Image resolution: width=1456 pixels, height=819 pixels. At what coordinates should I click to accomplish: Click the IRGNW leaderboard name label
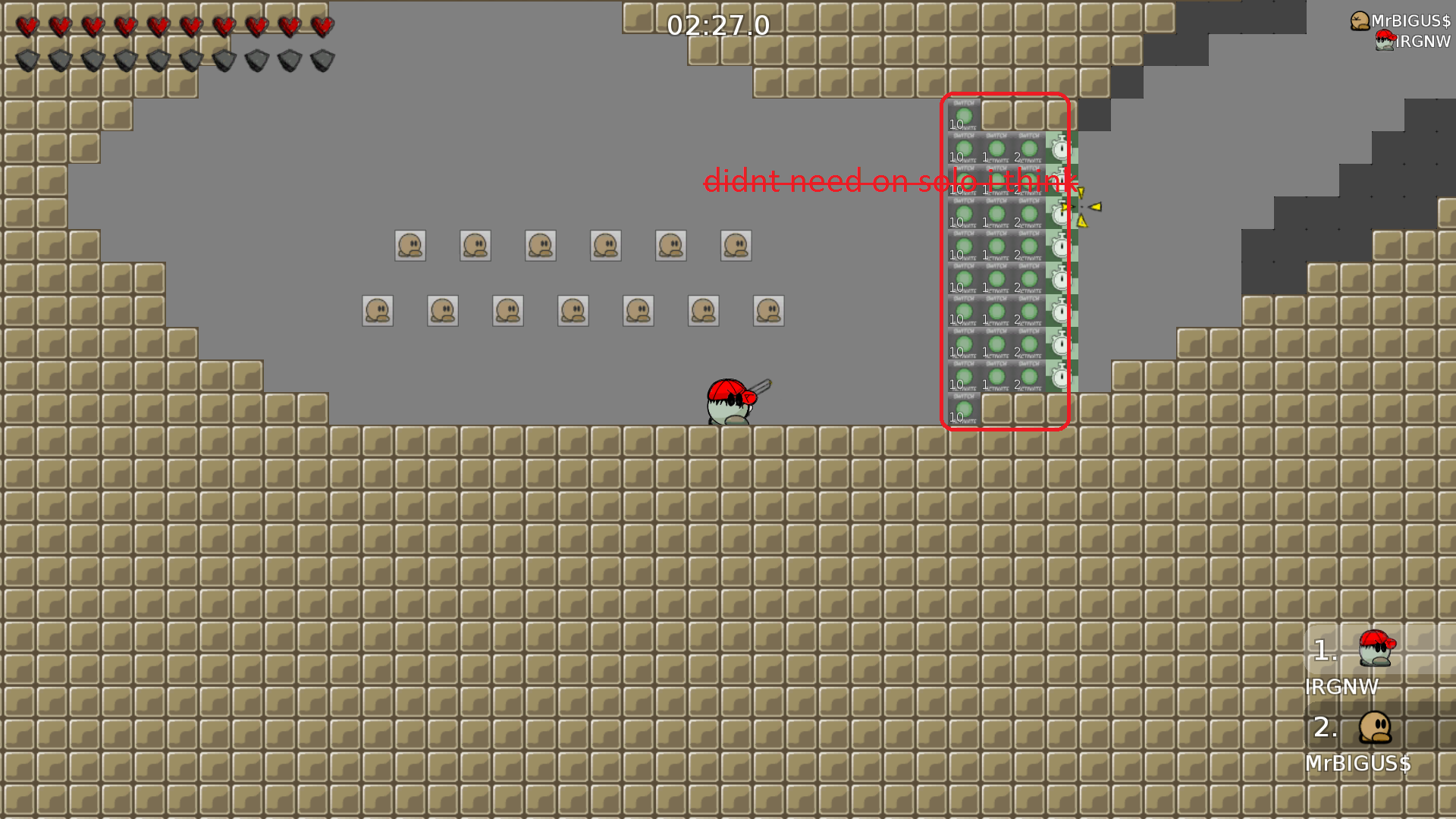pos(1341,687)
